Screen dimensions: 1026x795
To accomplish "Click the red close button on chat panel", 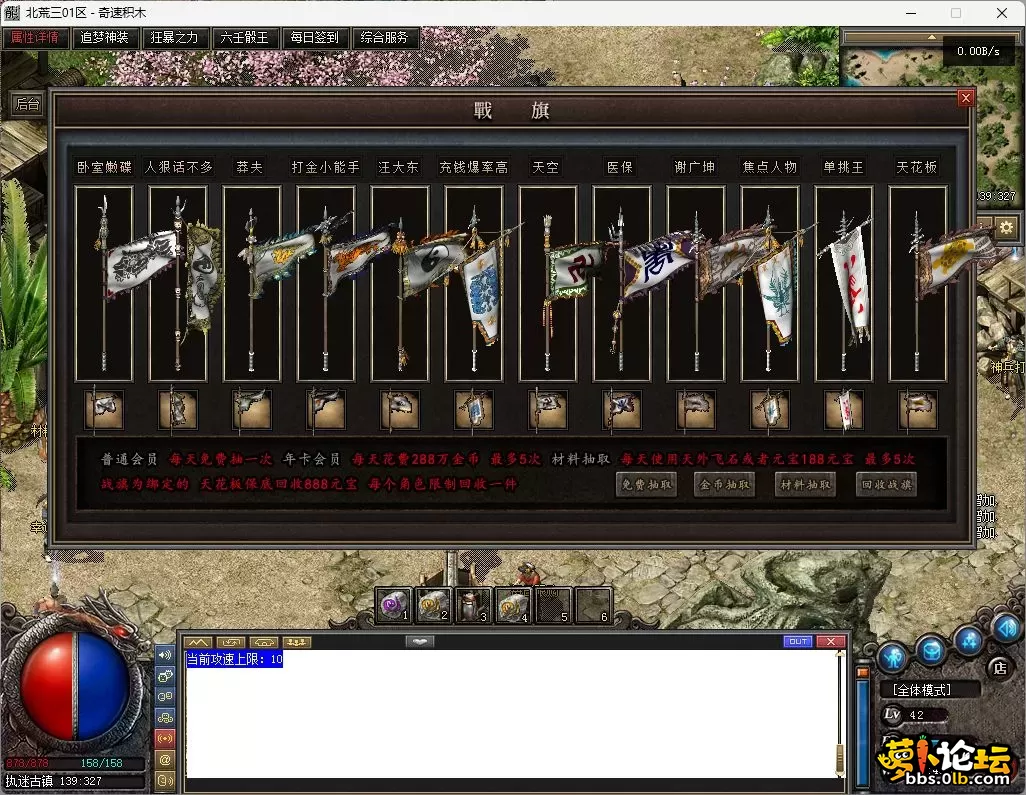I will pyautogui.click(x=830, y=641).
